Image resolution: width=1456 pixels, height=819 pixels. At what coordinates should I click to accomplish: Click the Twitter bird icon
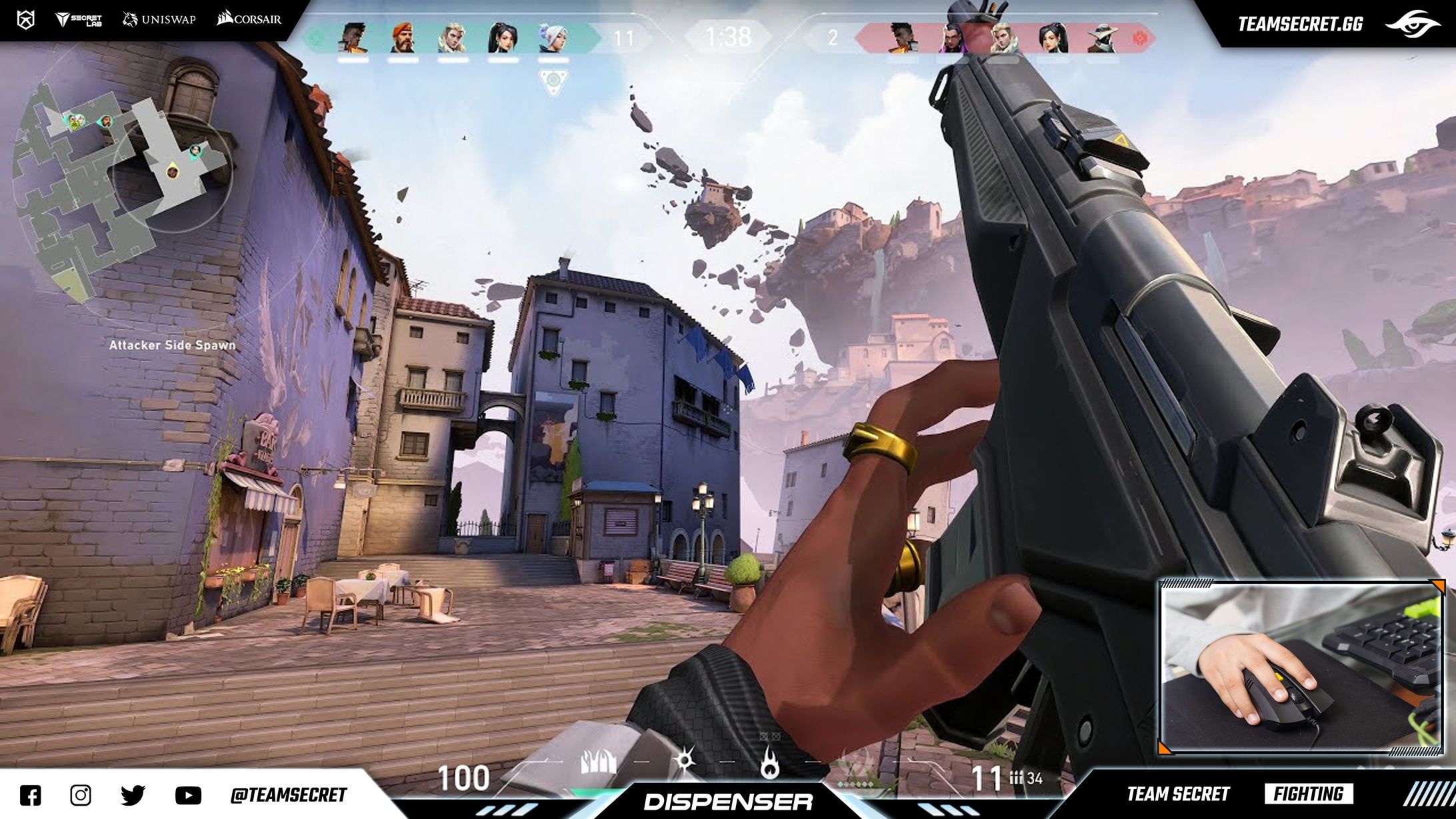[x=133, y=794]
